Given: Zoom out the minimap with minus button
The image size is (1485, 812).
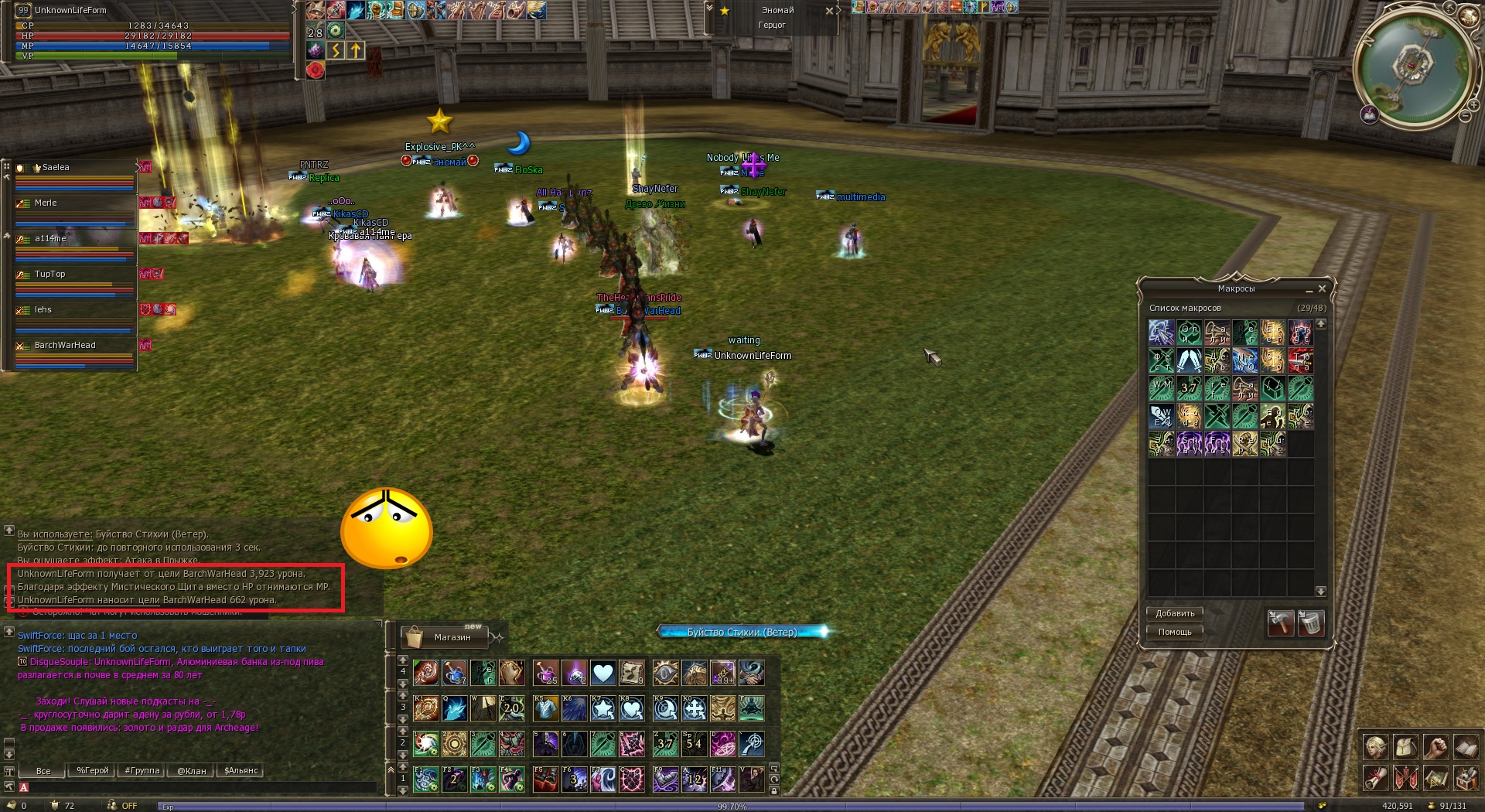Looking at the screenshot, I should tap(1465, 116).
